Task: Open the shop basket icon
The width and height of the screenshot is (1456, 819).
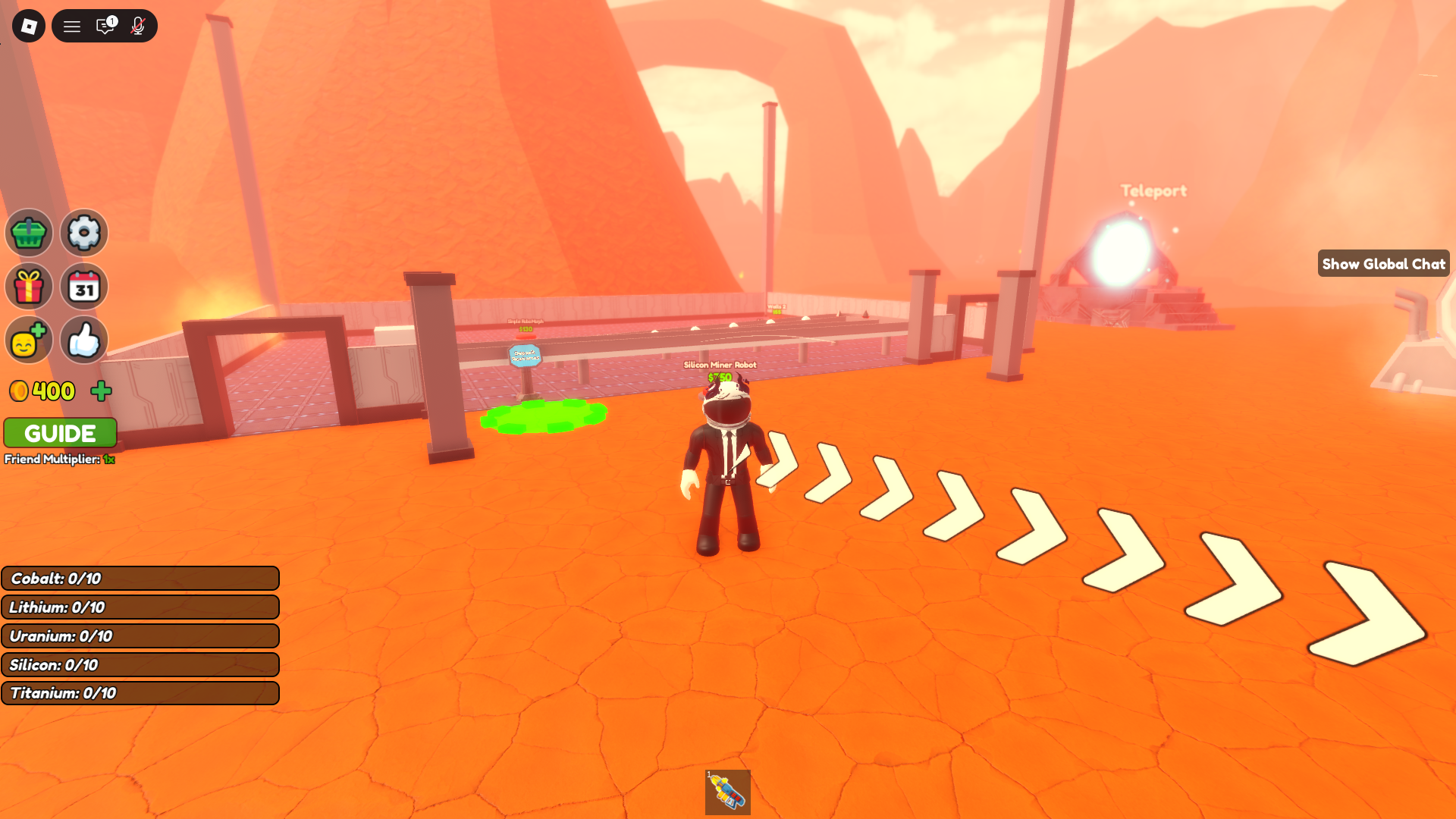Action: [x=28, y=233]
